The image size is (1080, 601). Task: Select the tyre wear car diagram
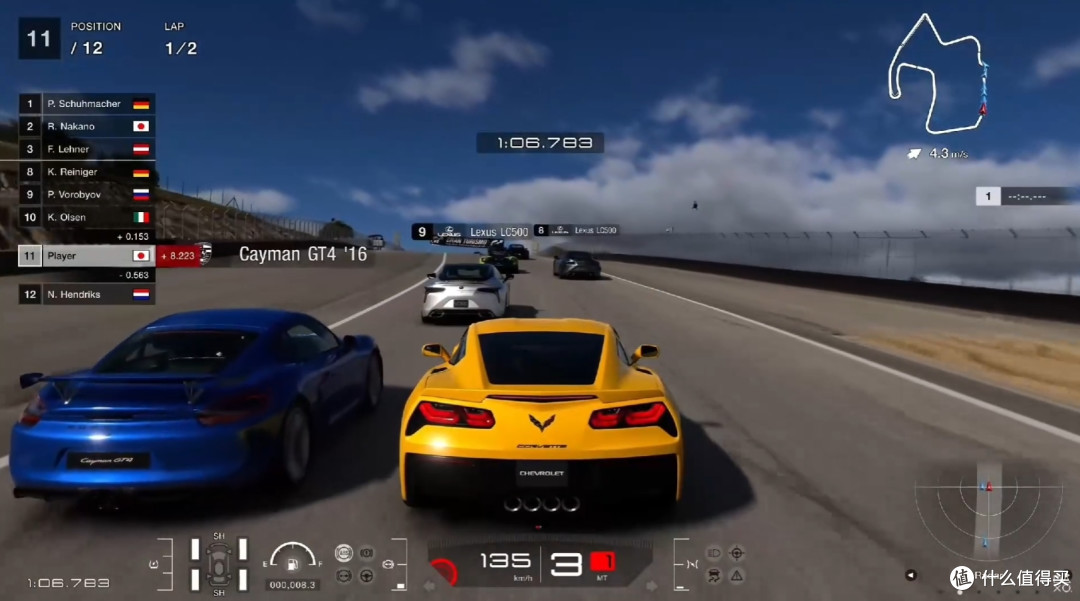tap(219, 564)
